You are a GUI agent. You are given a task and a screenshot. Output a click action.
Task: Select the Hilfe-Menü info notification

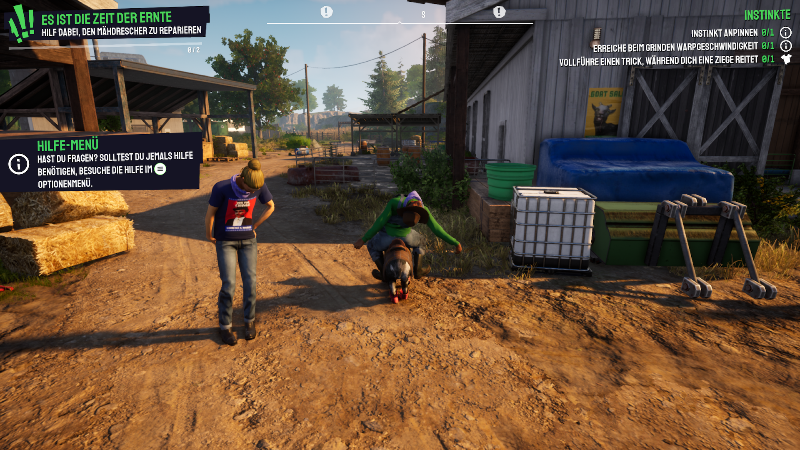tap(100, 161)
